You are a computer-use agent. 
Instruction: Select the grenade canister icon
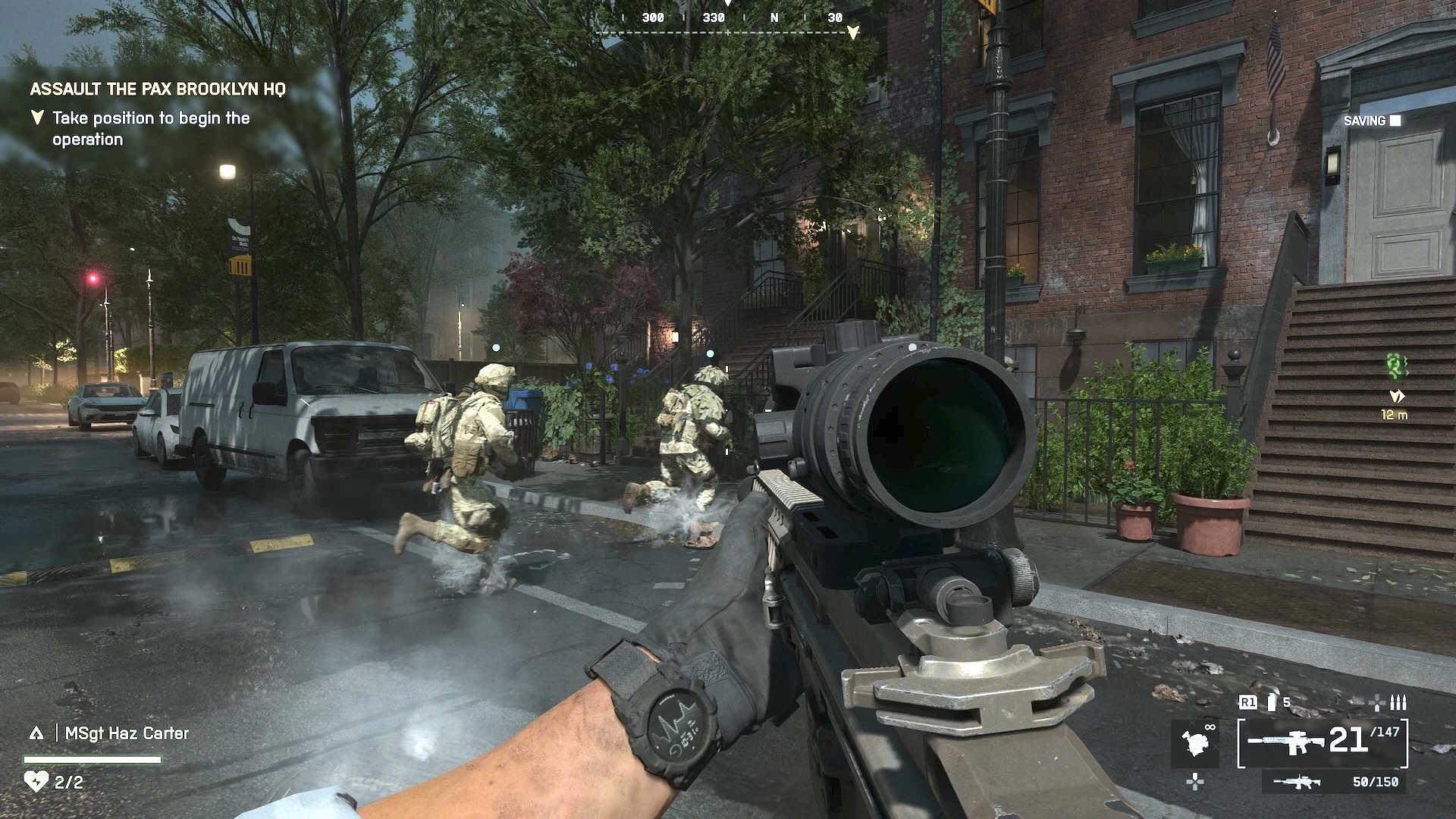(x=1272, y=703)
